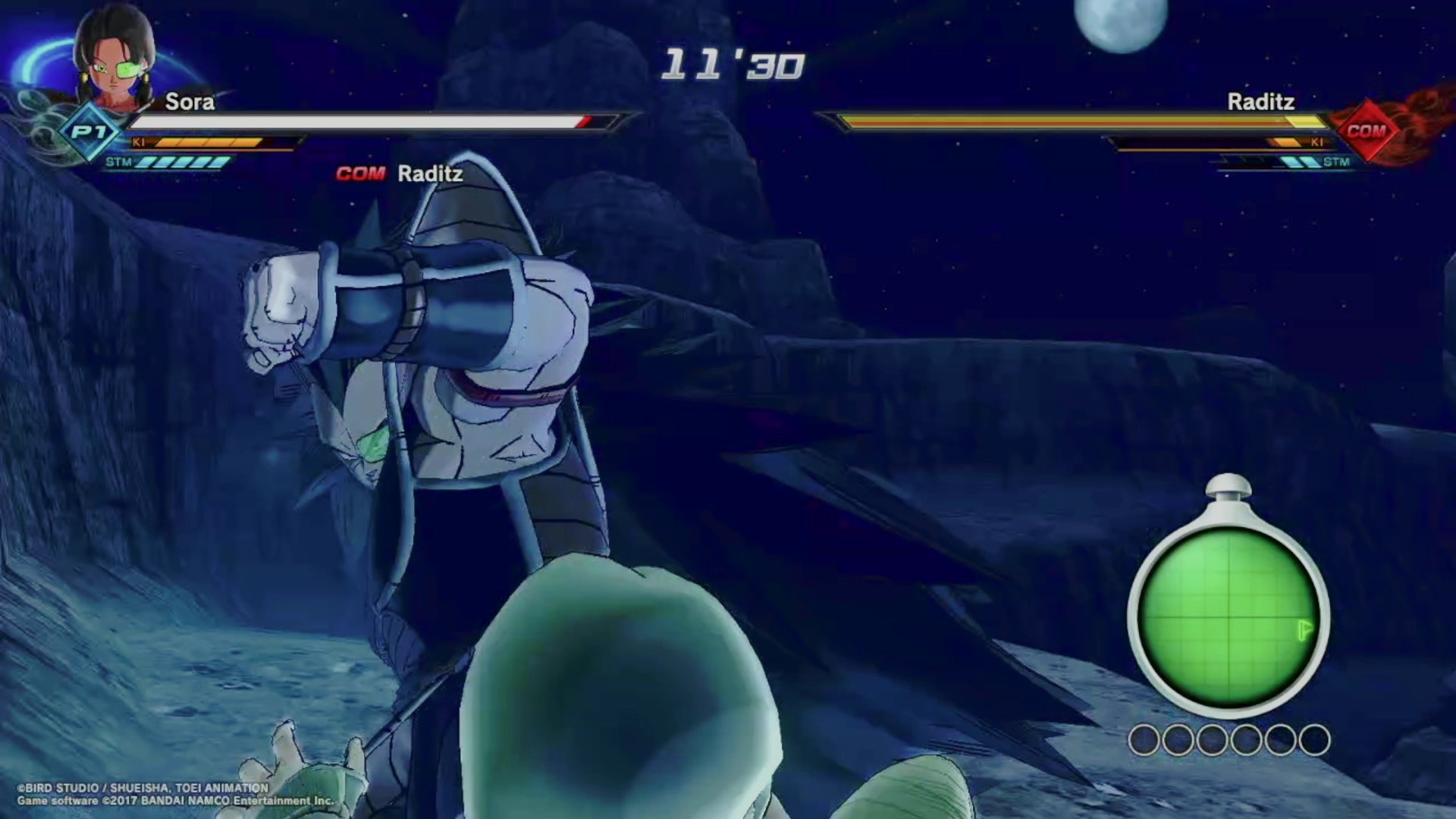The width and height of the screenshot is (1456, 819).
Task: Select the COM Raditz target label
Action: tap(400, 174)
